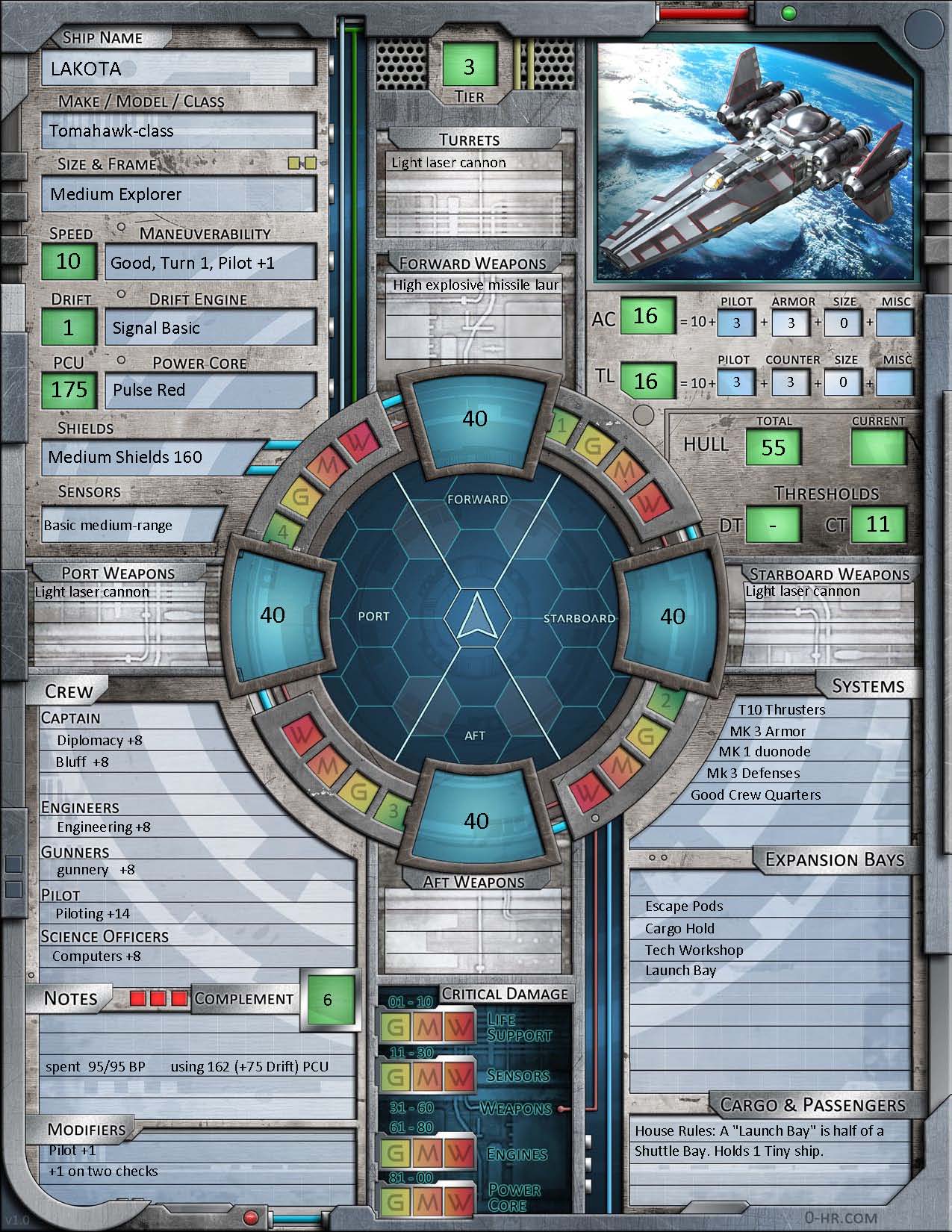Edit the Medium Shields 160 field
Image resolution: width=952 pixels, height=1232 pixels.
click(x=153, y=457)
